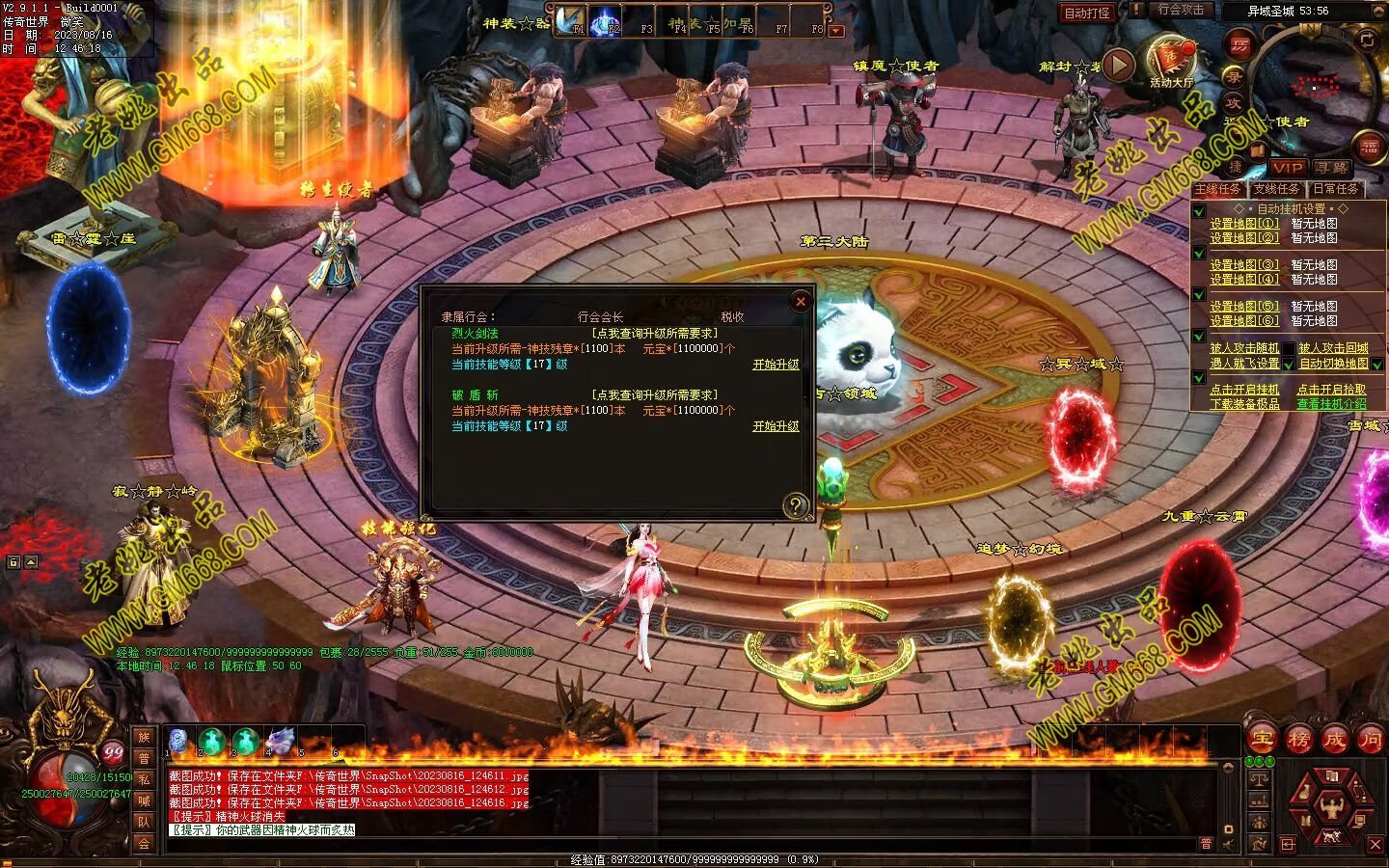
Task: Start upgrade for 破盾斩 skill
Action: pyautogui.click(x=776, y=426)
